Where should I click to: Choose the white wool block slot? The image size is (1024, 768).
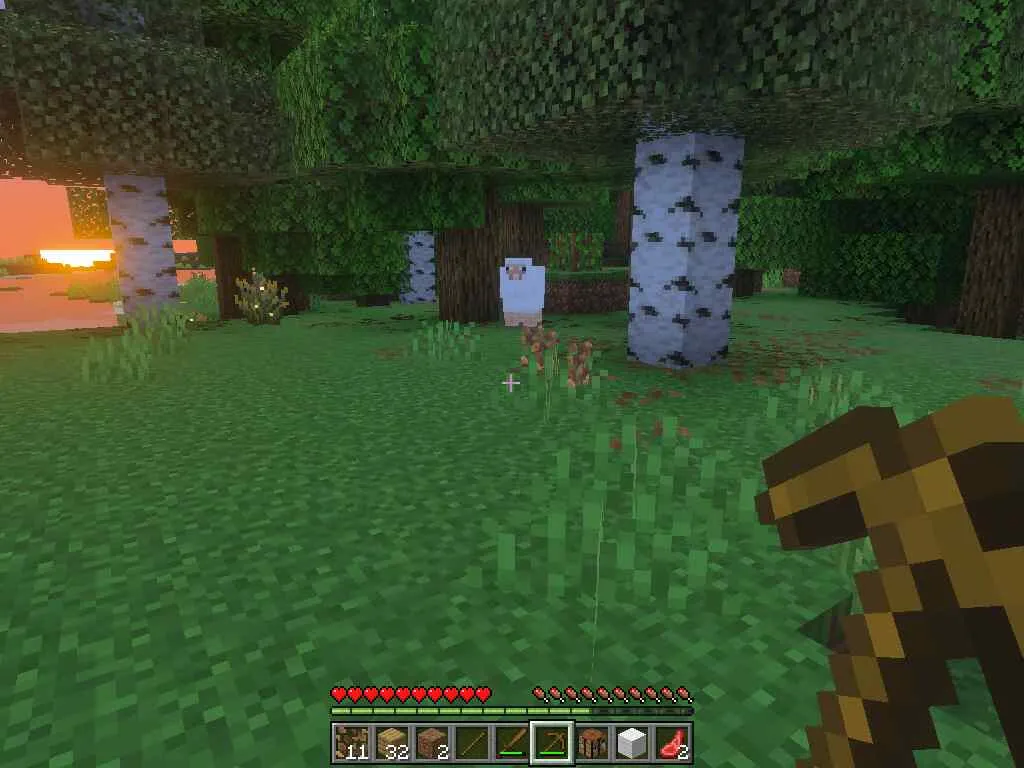pos(631,742)
